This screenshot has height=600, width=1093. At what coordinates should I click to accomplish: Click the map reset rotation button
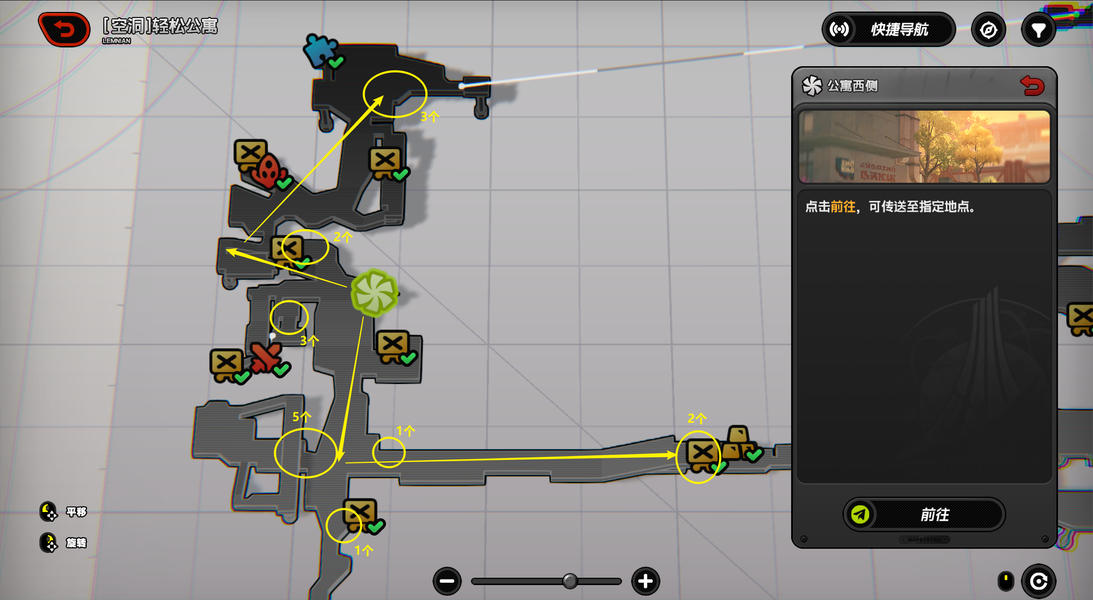[1039, 581]
